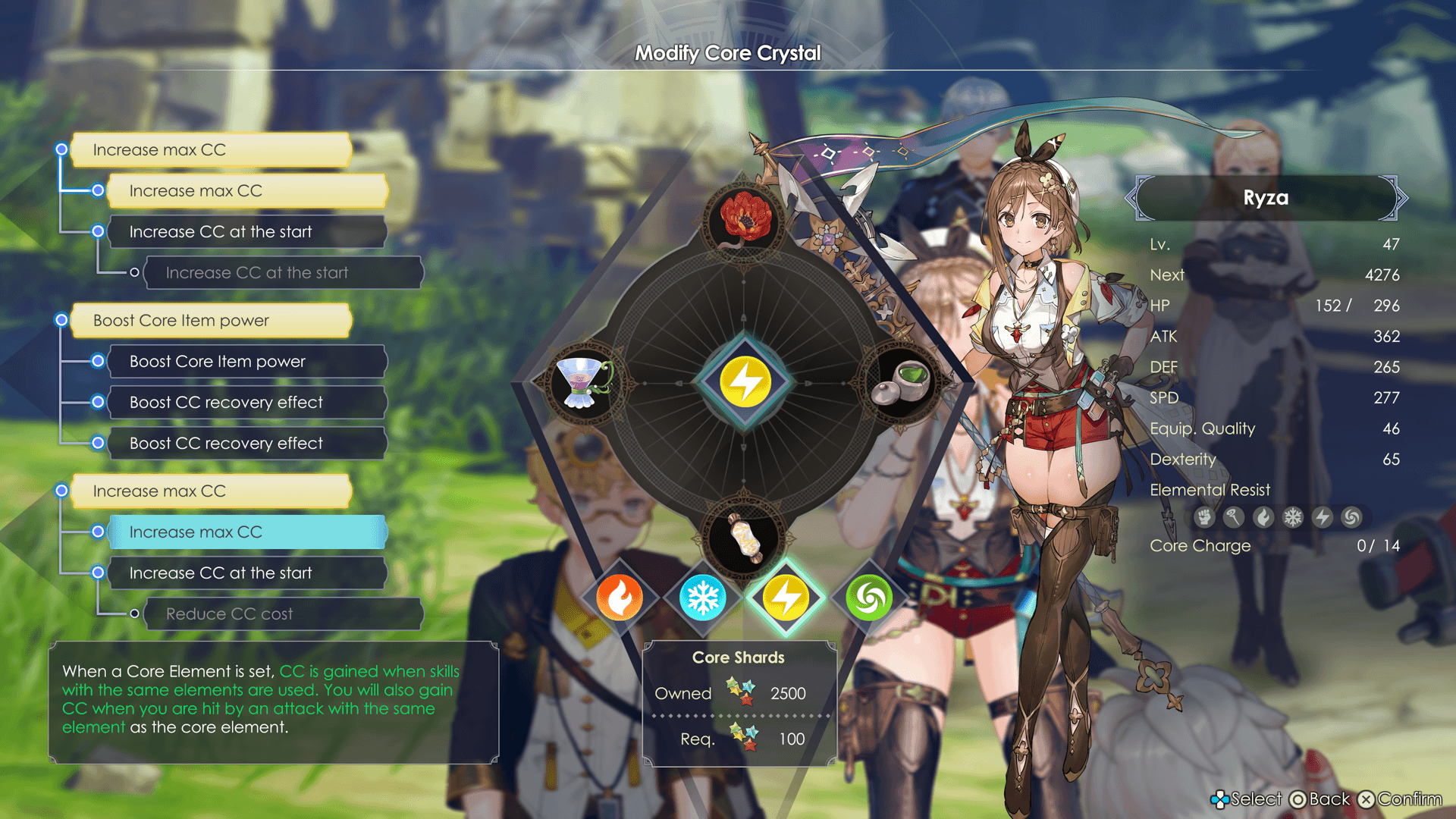Set the fire core element
This screenshot has height=819, width=1456.
(620, 598)
